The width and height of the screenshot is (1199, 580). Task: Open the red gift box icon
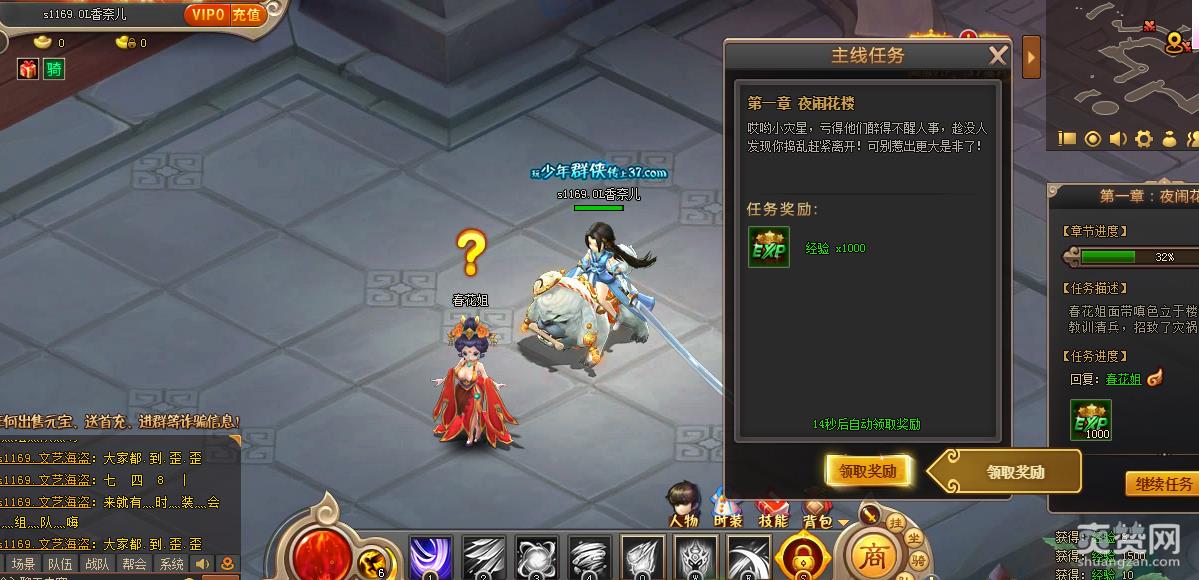tap(27, 68)
